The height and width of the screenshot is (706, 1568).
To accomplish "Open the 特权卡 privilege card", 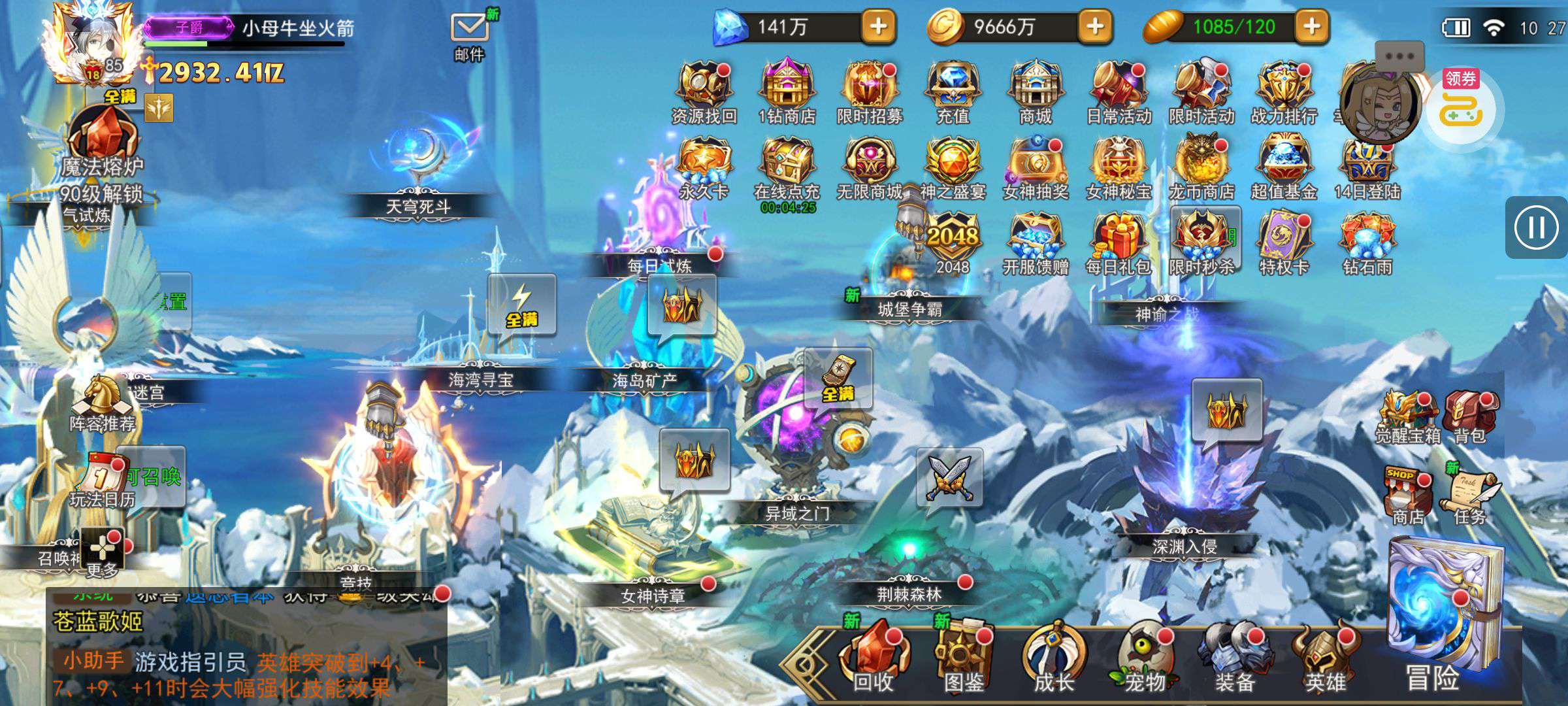I will pos(1284,241).
